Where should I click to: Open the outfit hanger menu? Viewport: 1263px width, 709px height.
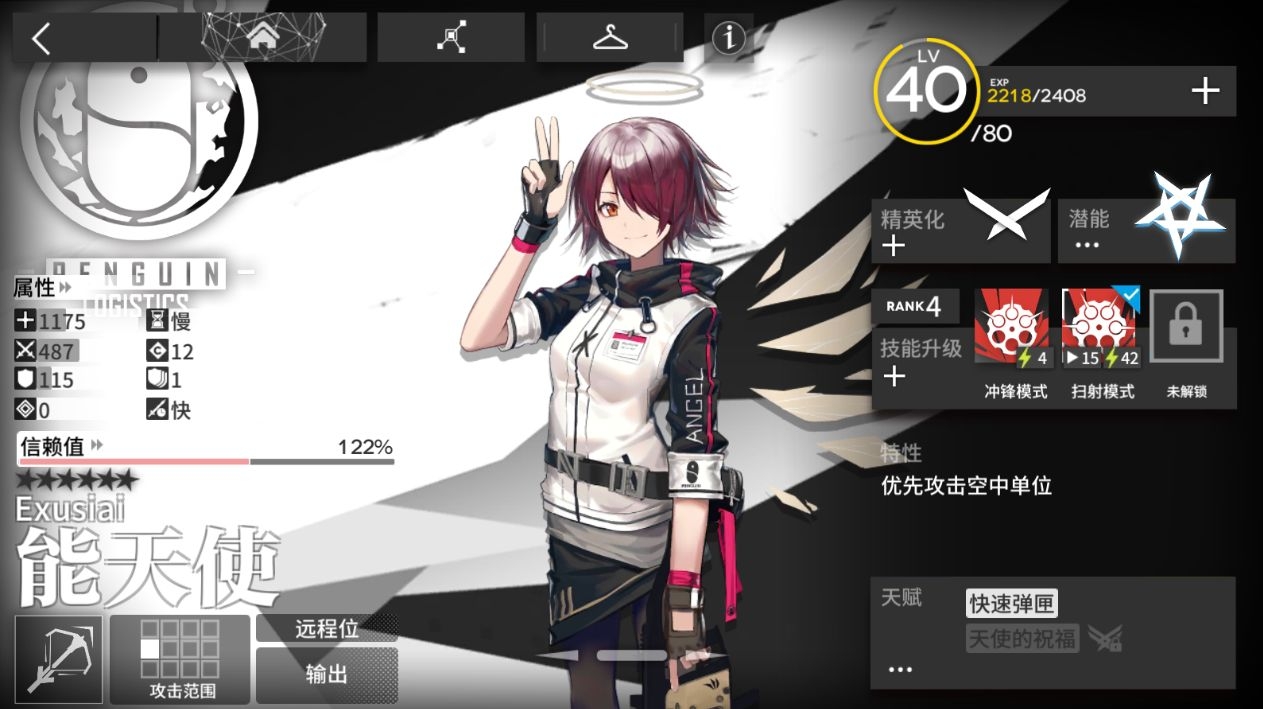(x=609, y=38)
